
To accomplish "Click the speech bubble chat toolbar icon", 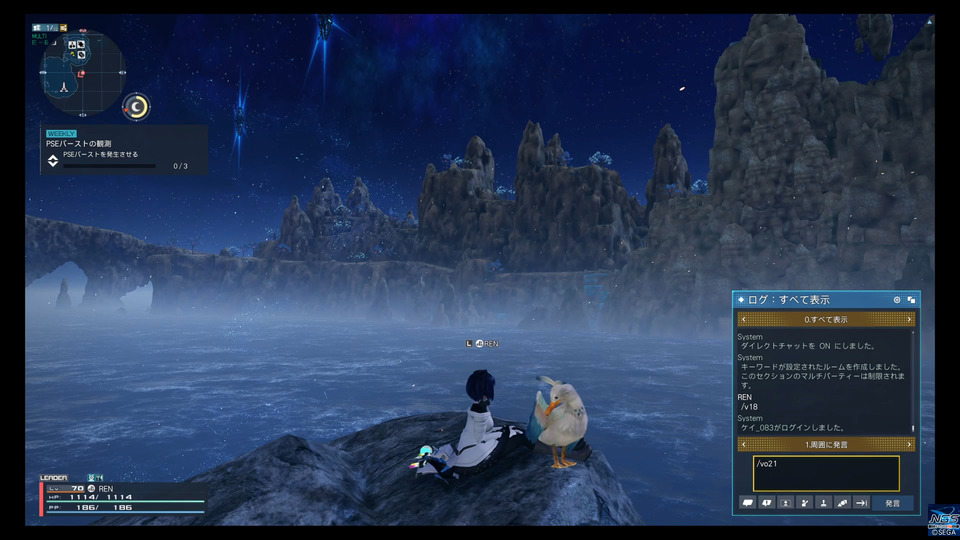I will tap(747, 503).
